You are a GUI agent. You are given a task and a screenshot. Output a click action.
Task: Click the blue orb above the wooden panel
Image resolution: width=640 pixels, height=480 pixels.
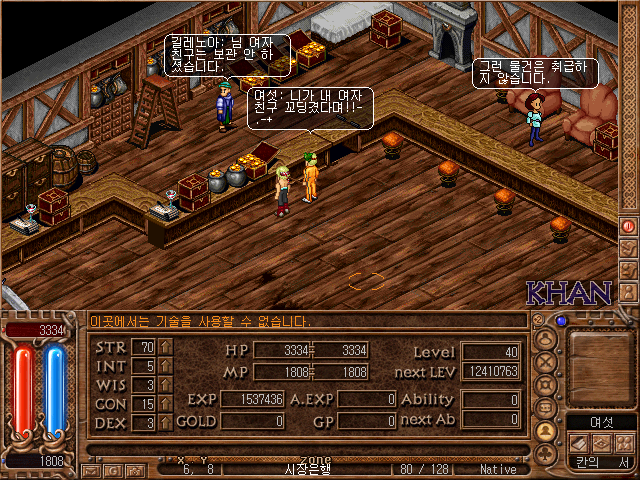561,321
